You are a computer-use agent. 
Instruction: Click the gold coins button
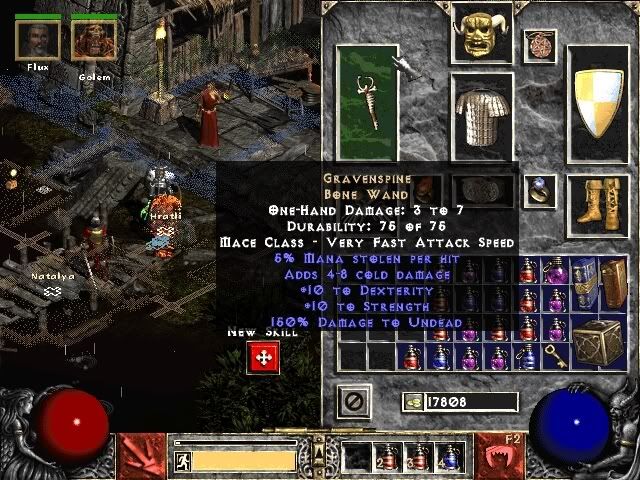pos(412,401)
